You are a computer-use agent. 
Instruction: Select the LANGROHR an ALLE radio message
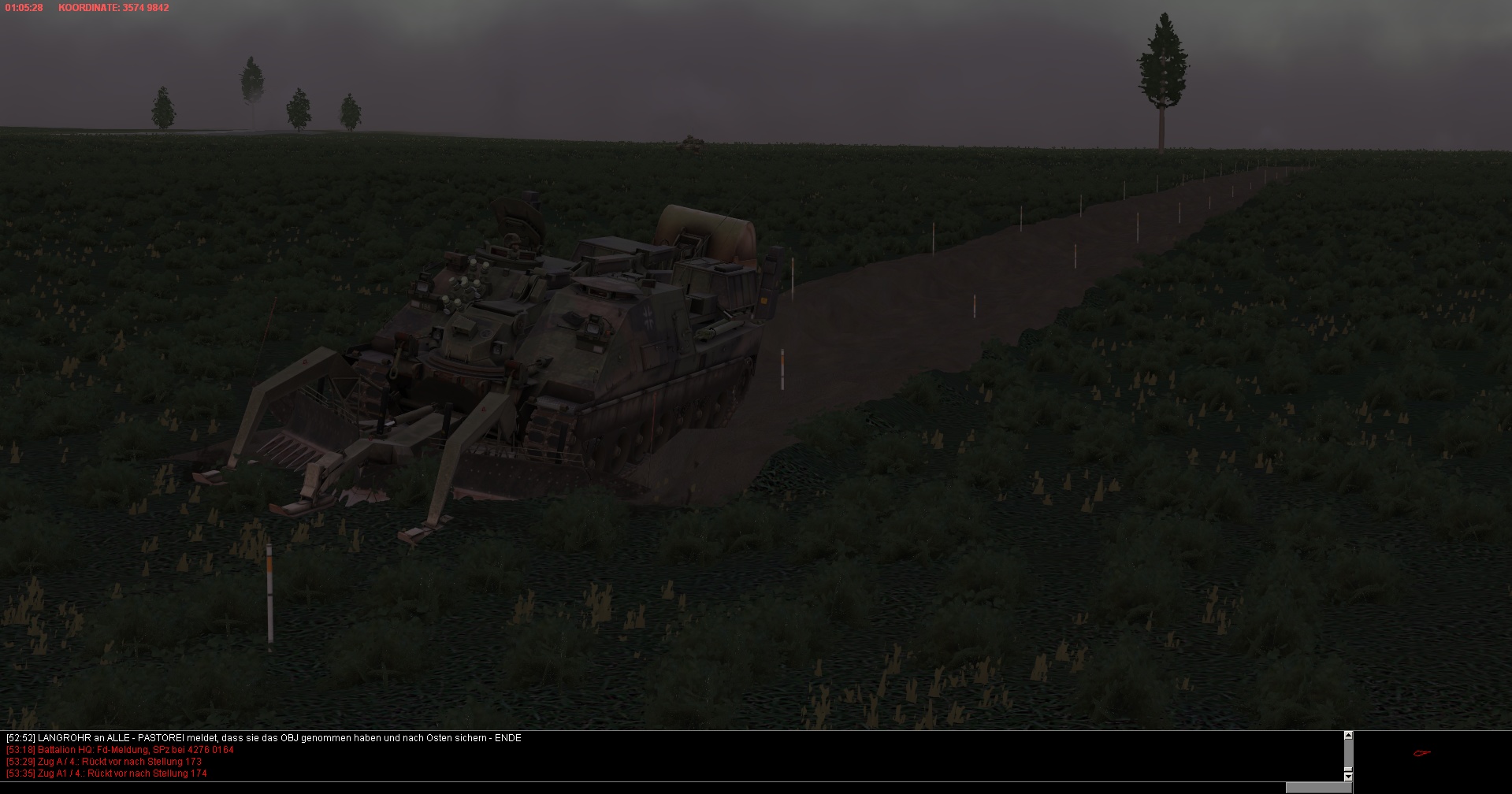click(x=263, y=738)
